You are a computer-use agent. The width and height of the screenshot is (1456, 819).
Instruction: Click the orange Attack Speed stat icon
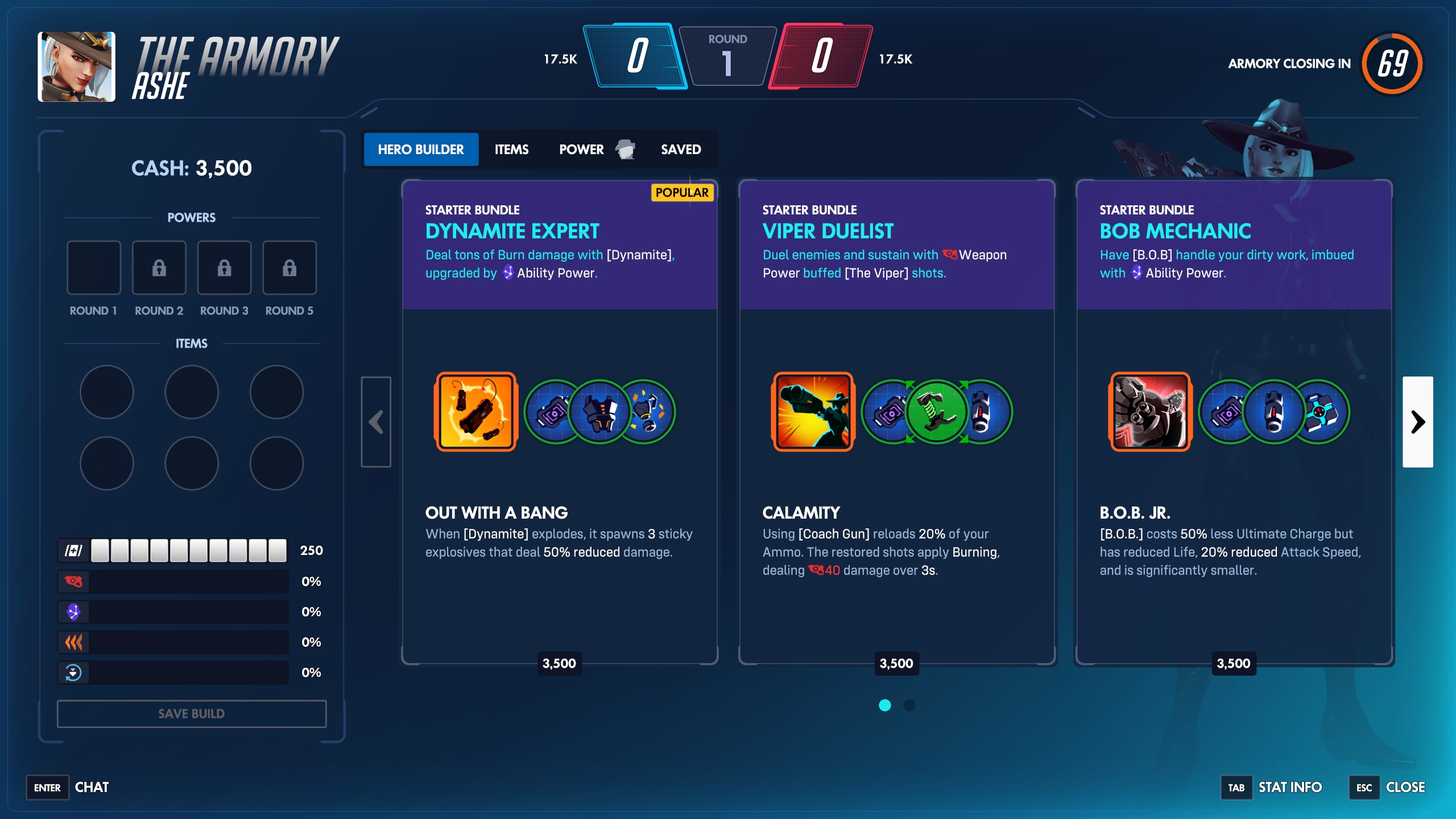(73, 642)
